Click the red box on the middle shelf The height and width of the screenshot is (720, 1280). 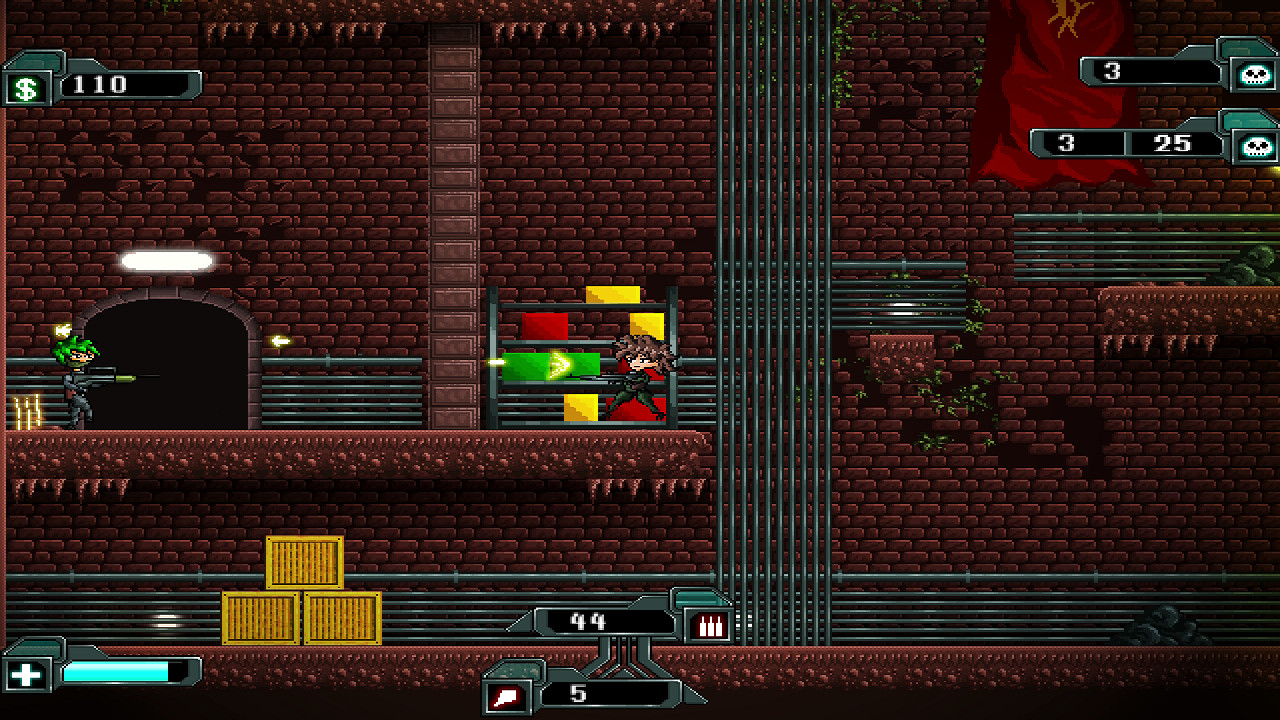pyautogui.click(x=543, y=325)
